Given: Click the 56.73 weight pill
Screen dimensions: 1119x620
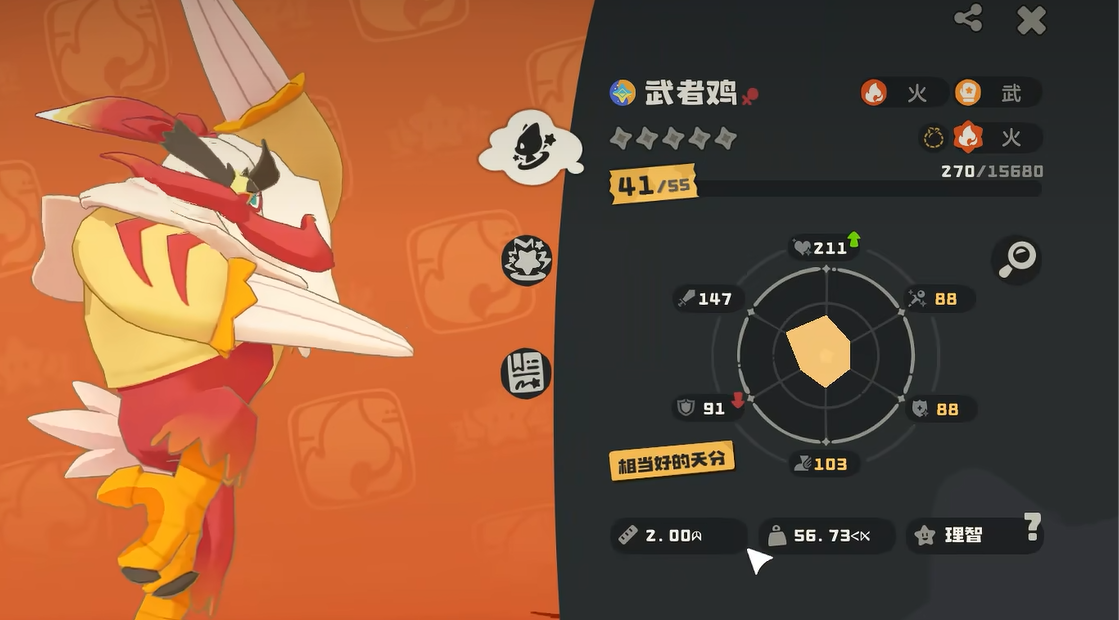Looking at the screenshot, I should pyautogui.click(x=825, y=535).
